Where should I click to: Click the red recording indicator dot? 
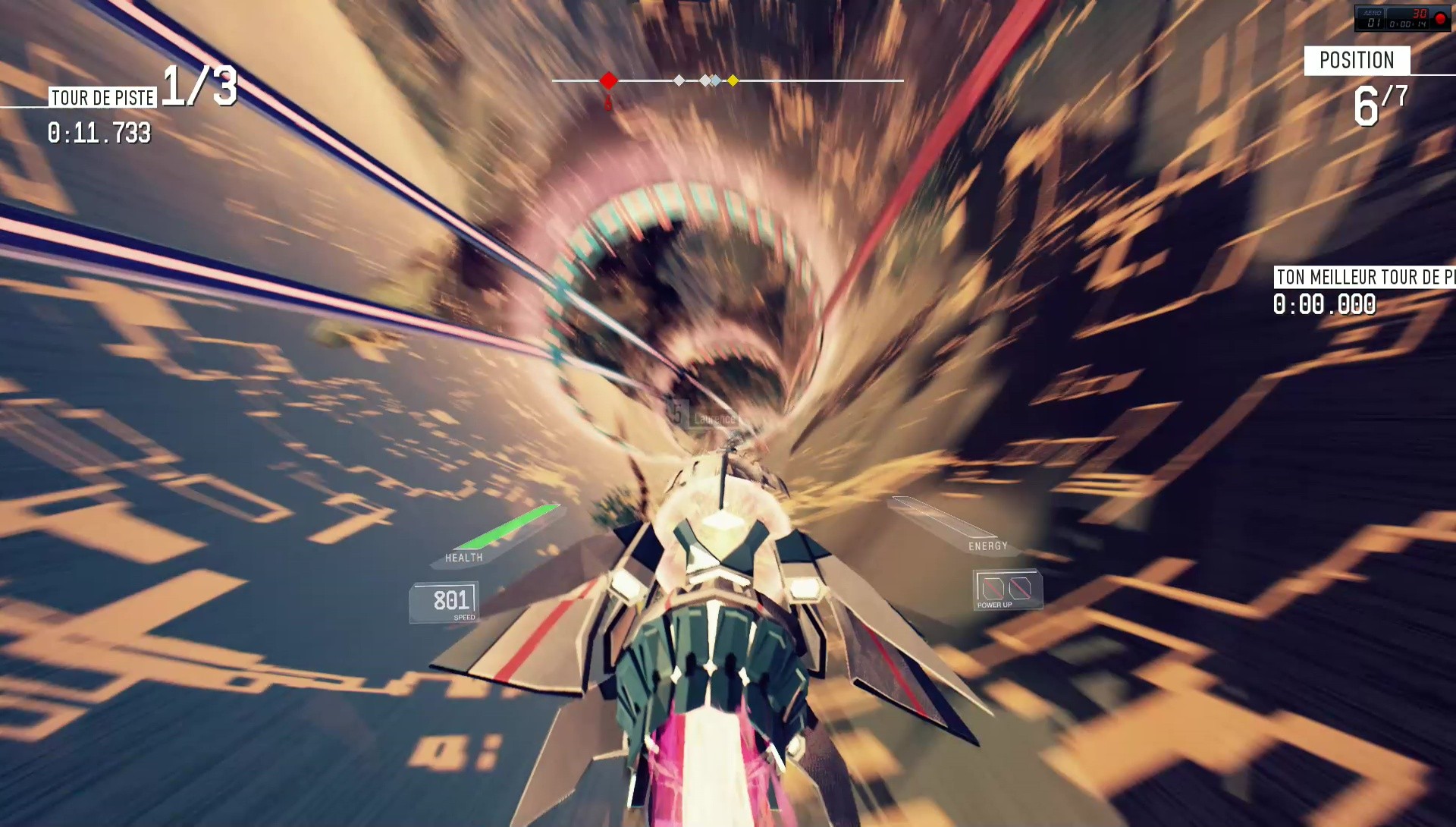pyautogui.click(x=1441, y=19)
